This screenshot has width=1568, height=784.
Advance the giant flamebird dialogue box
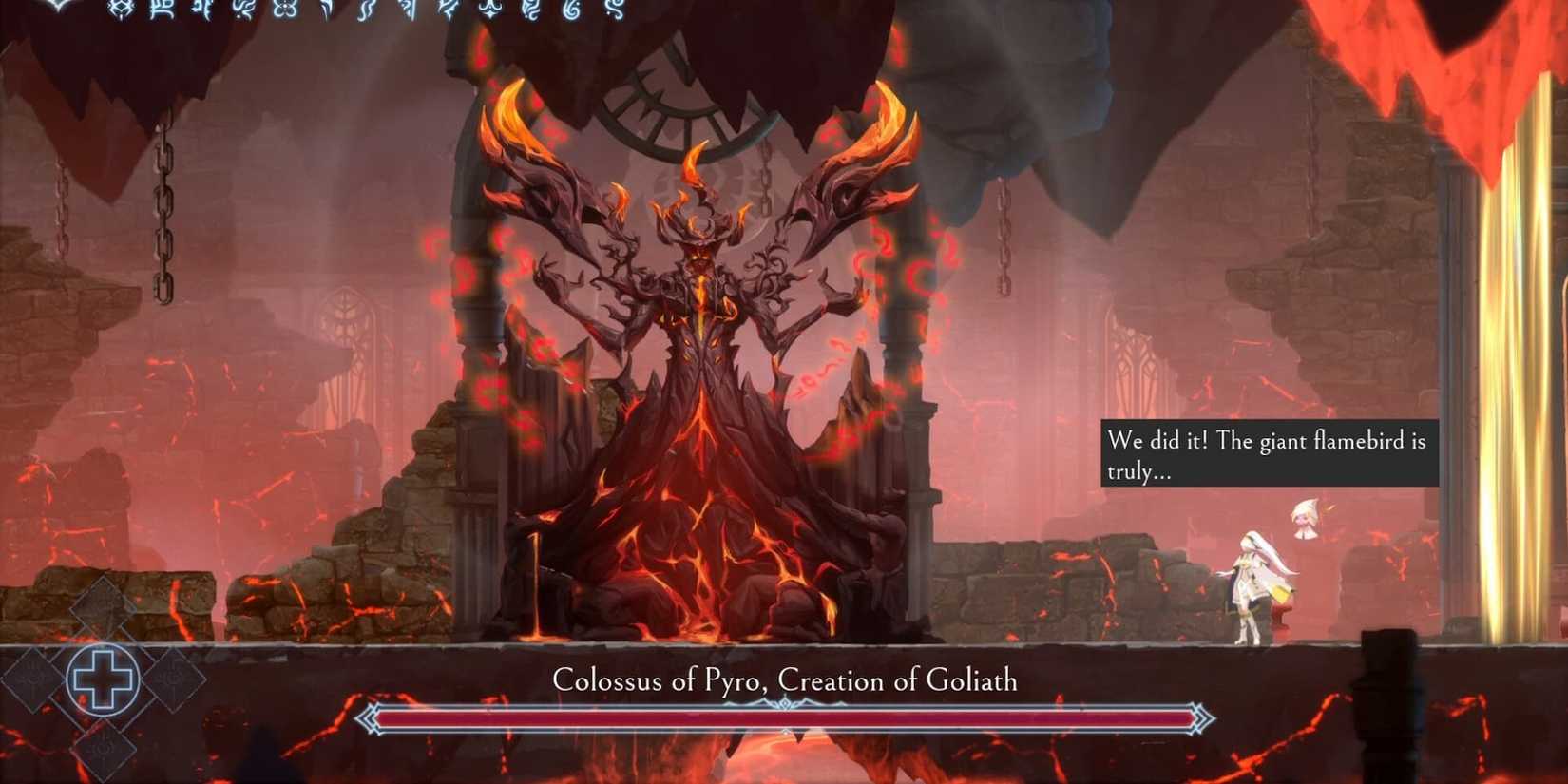pos(1271,454)
